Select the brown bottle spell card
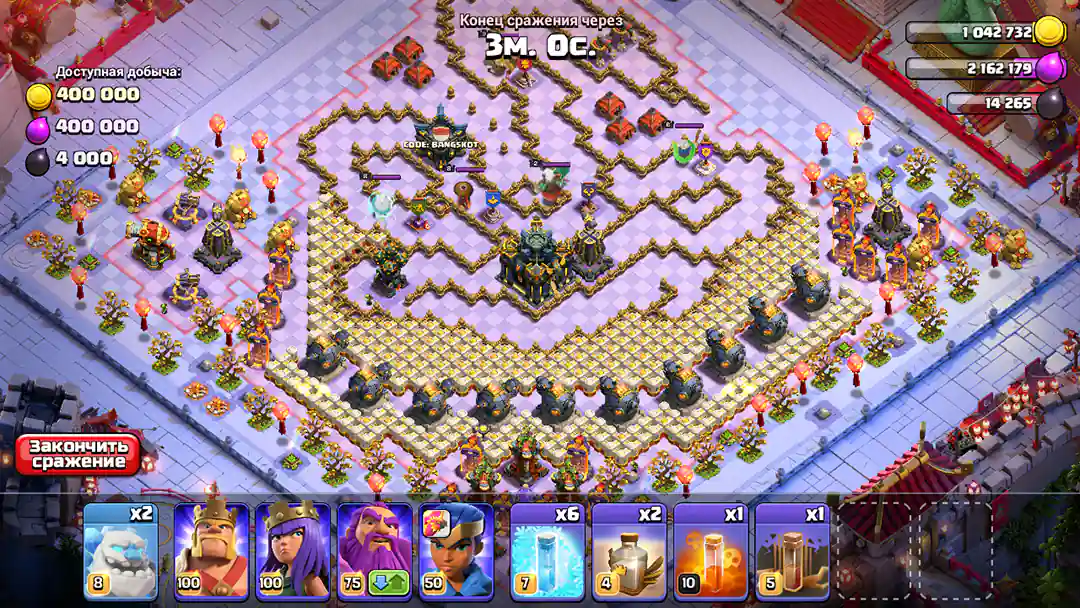Viewport: 1080px width, 608px height. 792,550
